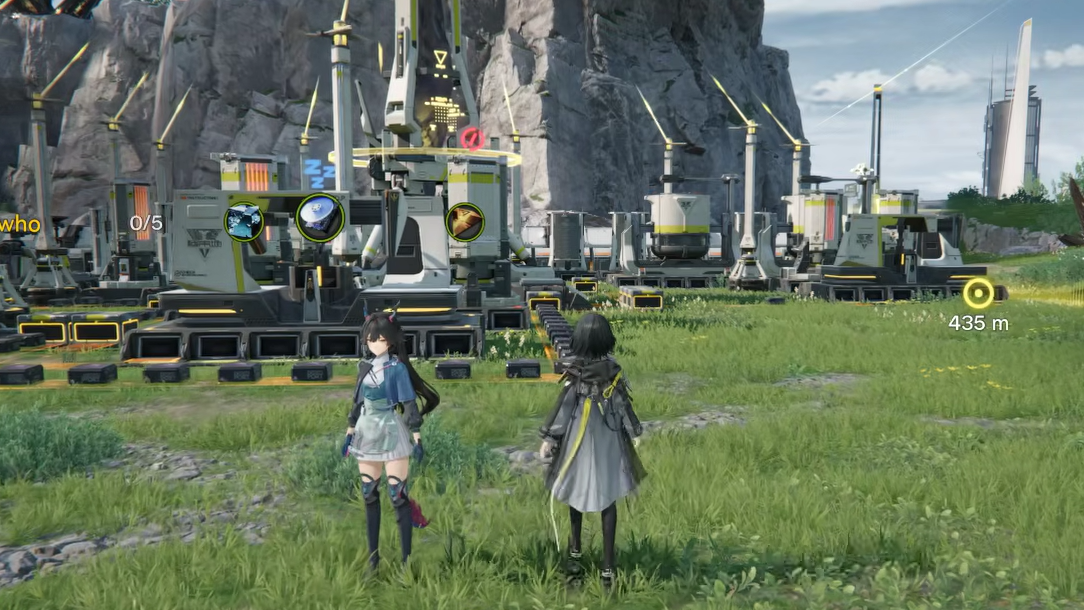Image resolution: width=1084 pixels, height=610 pixels.
Task: Click the yellow objective waypoint marker
Action: [978, 293]
